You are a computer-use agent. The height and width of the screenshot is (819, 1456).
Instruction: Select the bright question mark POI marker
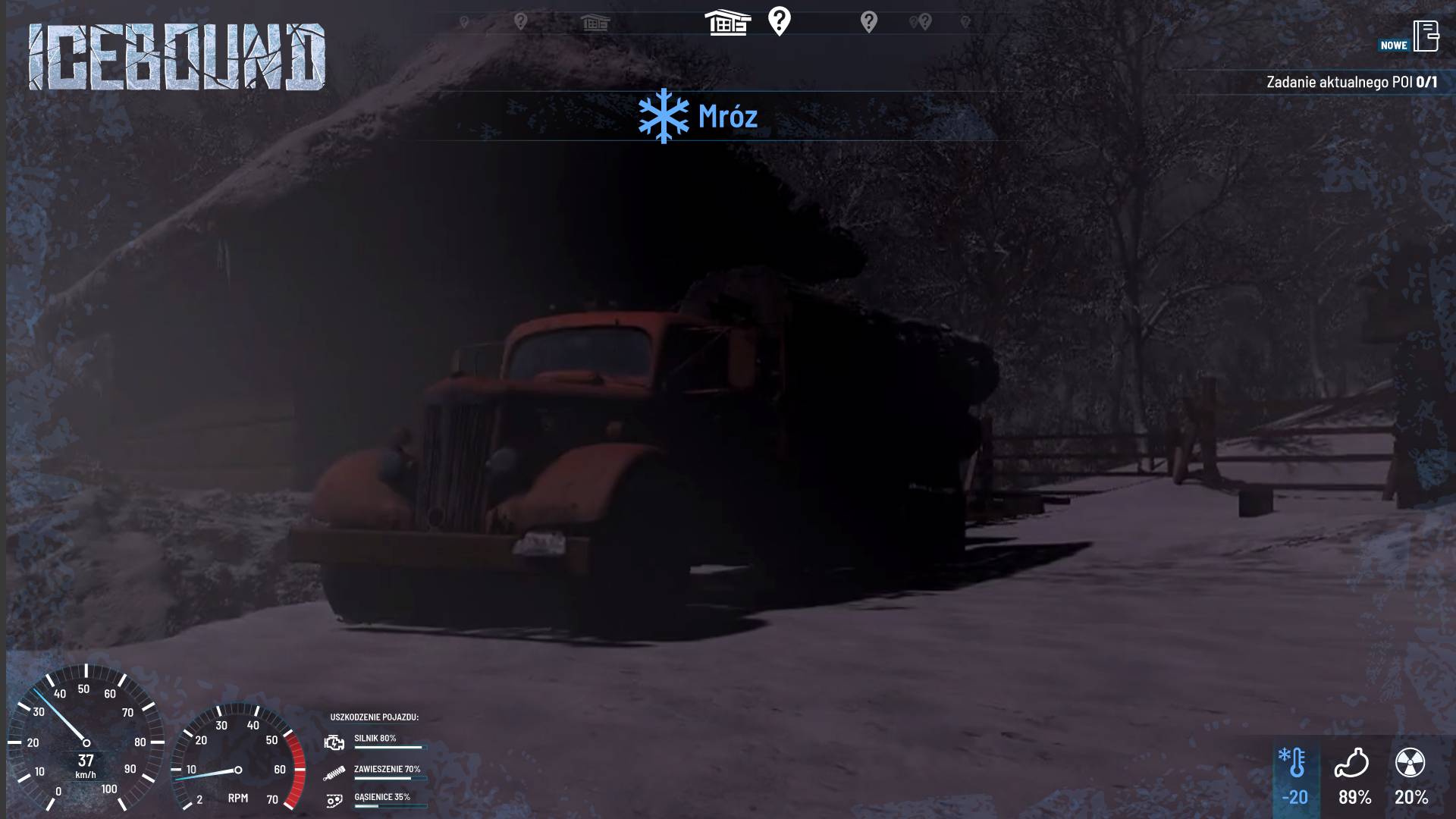[x=779, y=21]
